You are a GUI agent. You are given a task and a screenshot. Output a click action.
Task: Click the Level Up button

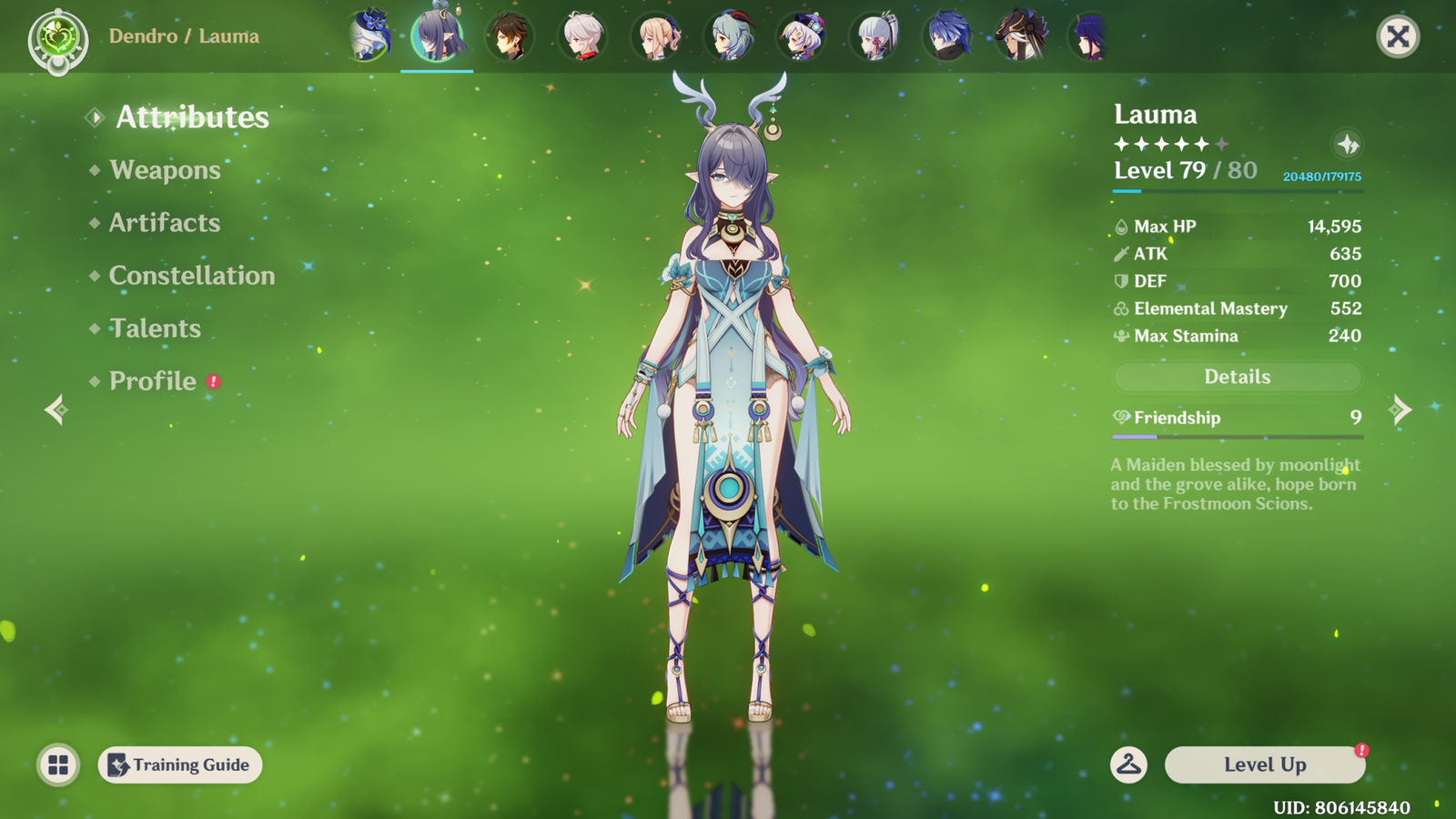(1264, 765)
